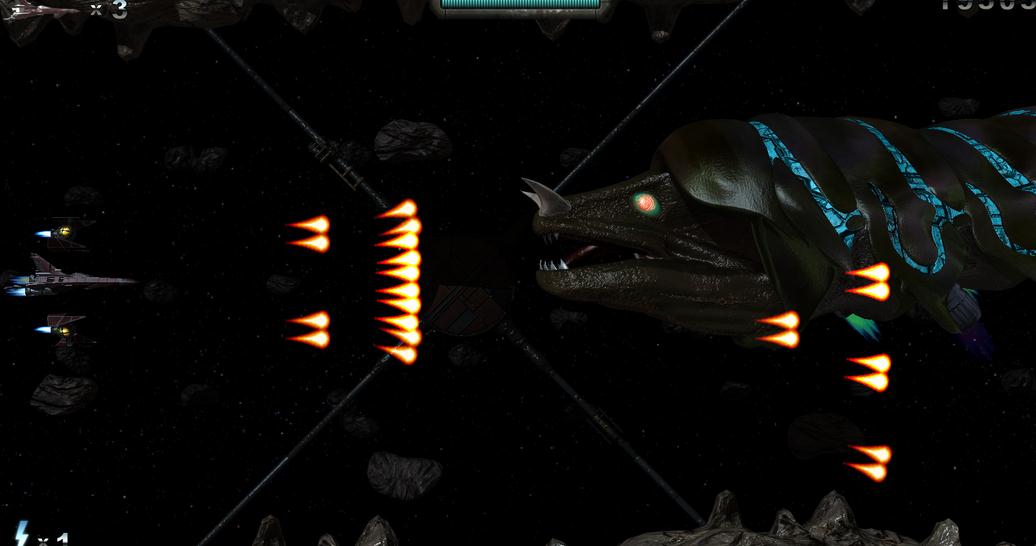
Task: Click the ship lives icon
Action: tap(40, 9)
